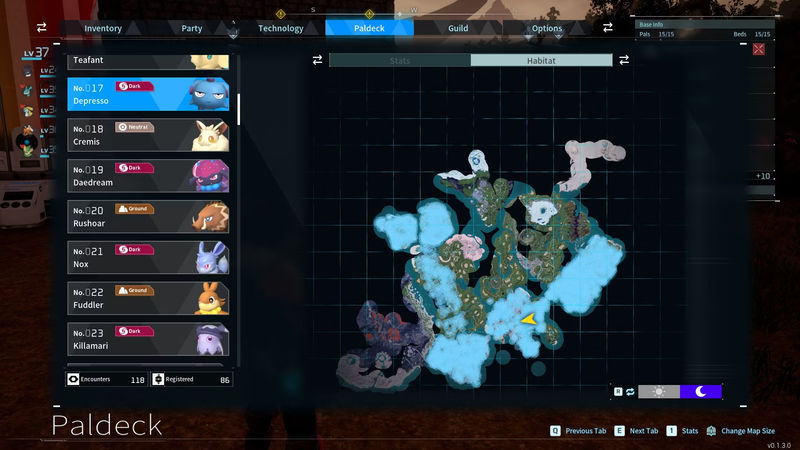
Task: Click the Paldeck list scrollbar
Action: [x=238, y=101]
